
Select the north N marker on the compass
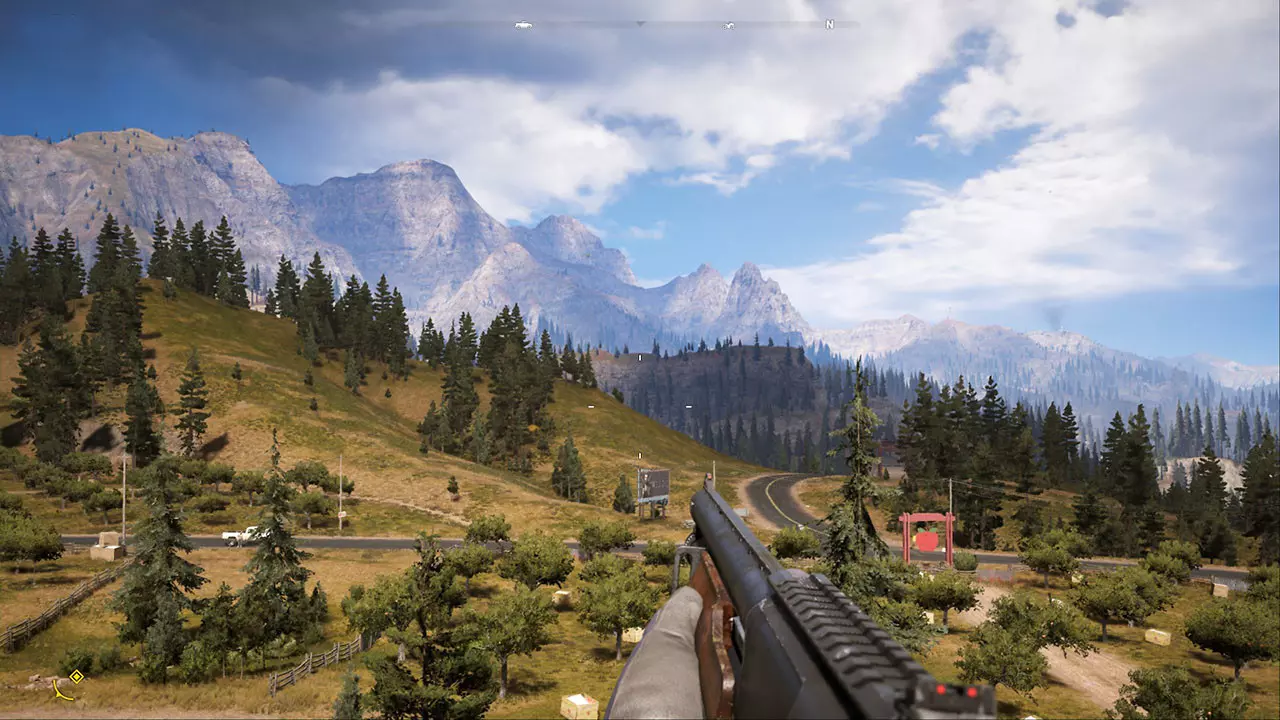click(x=829, y=24)
